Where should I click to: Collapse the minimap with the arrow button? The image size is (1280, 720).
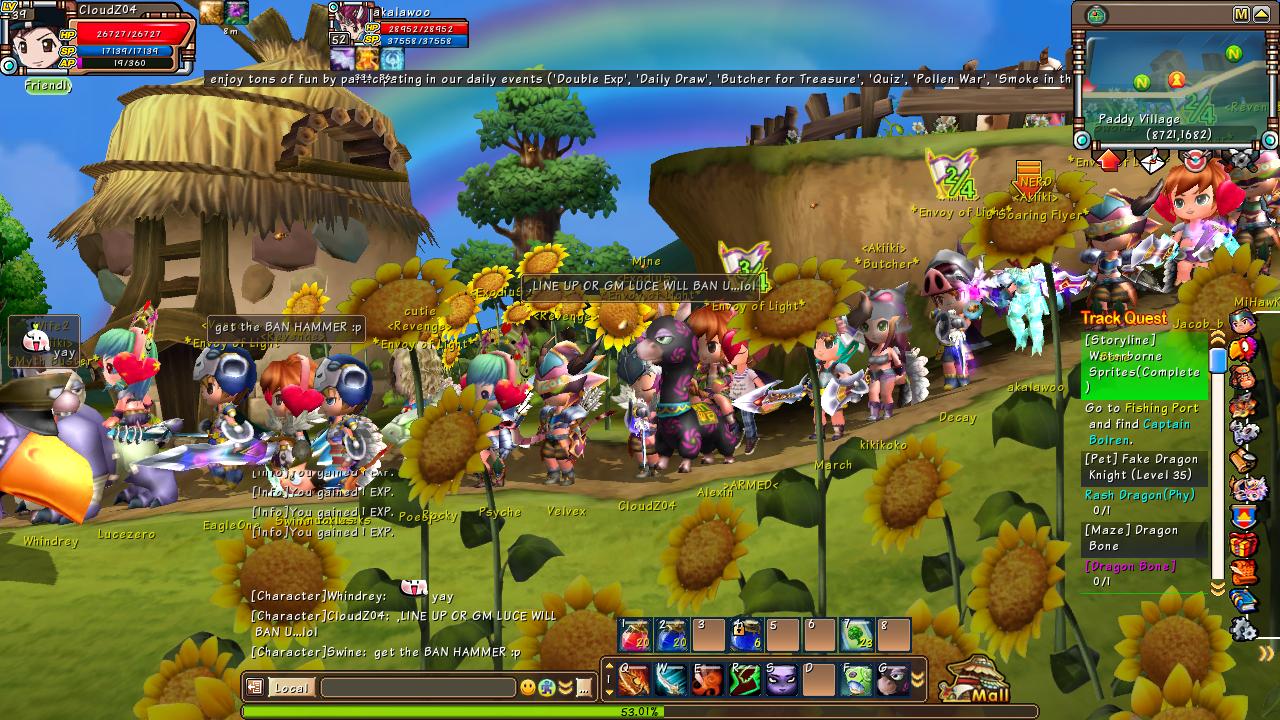1262,14
